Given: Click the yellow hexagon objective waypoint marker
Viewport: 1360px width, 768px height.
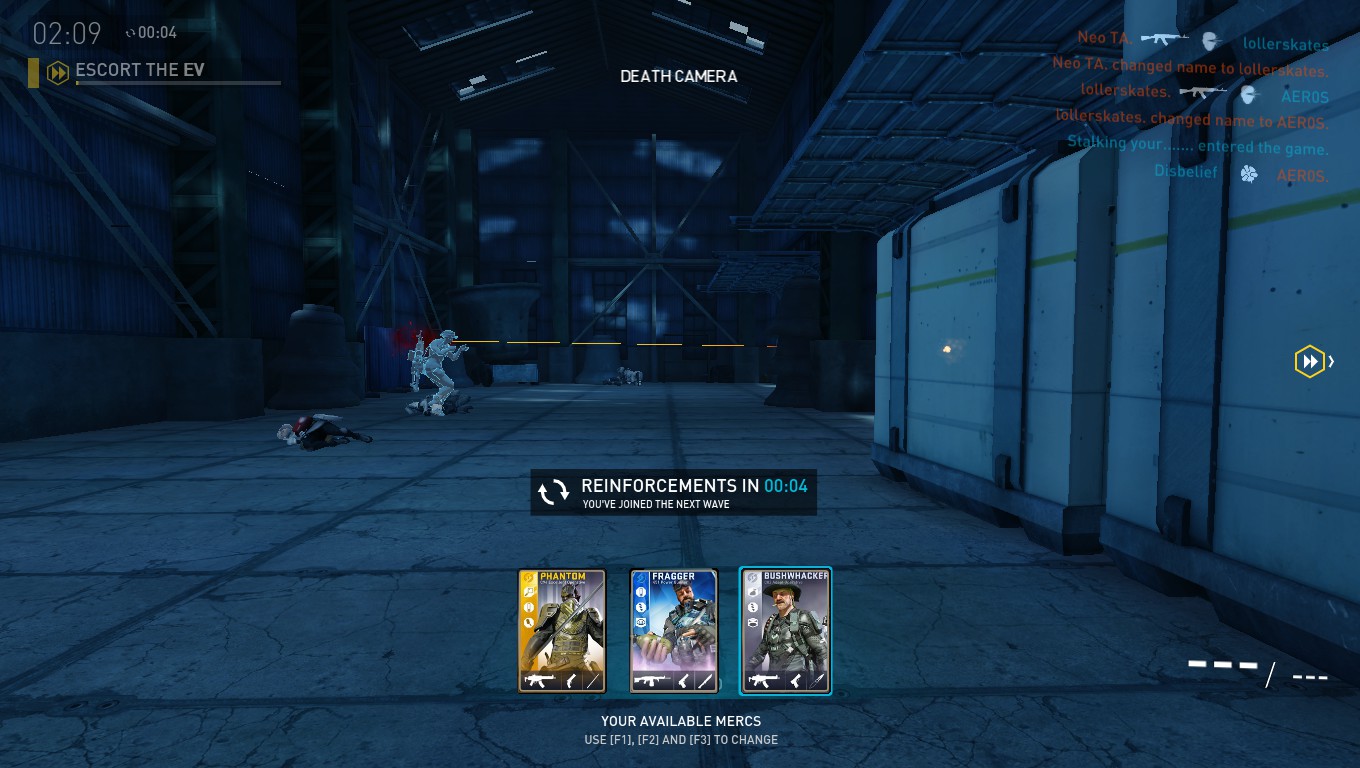Looking at the screenshot, I should pyautogui.click(x=1309, y=361).
